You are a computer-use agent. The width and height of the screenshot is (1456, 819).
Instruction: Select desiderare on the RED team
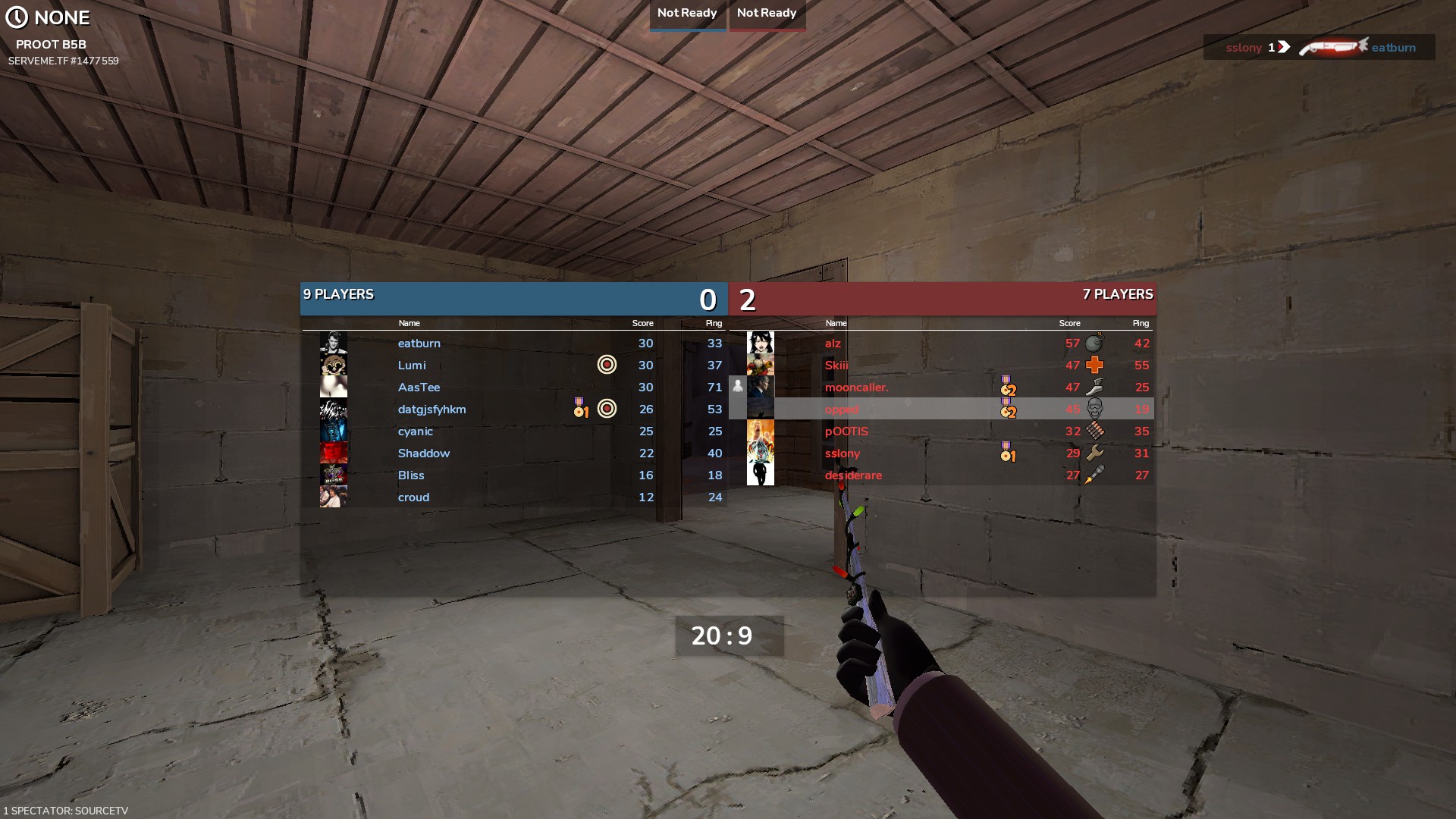(853, 475)
